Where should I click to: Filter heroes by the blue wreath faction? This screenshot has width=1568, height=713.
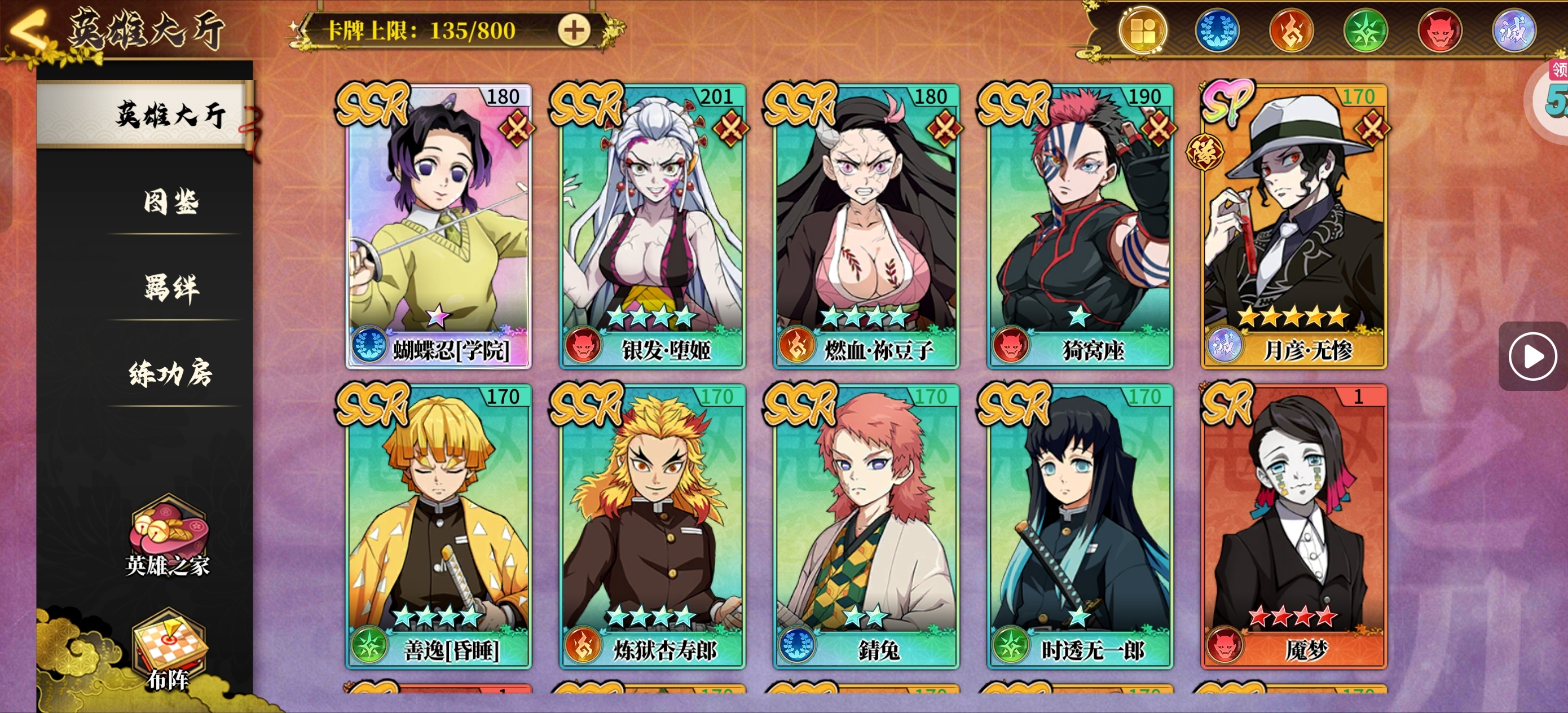(x=1217, y=31)
